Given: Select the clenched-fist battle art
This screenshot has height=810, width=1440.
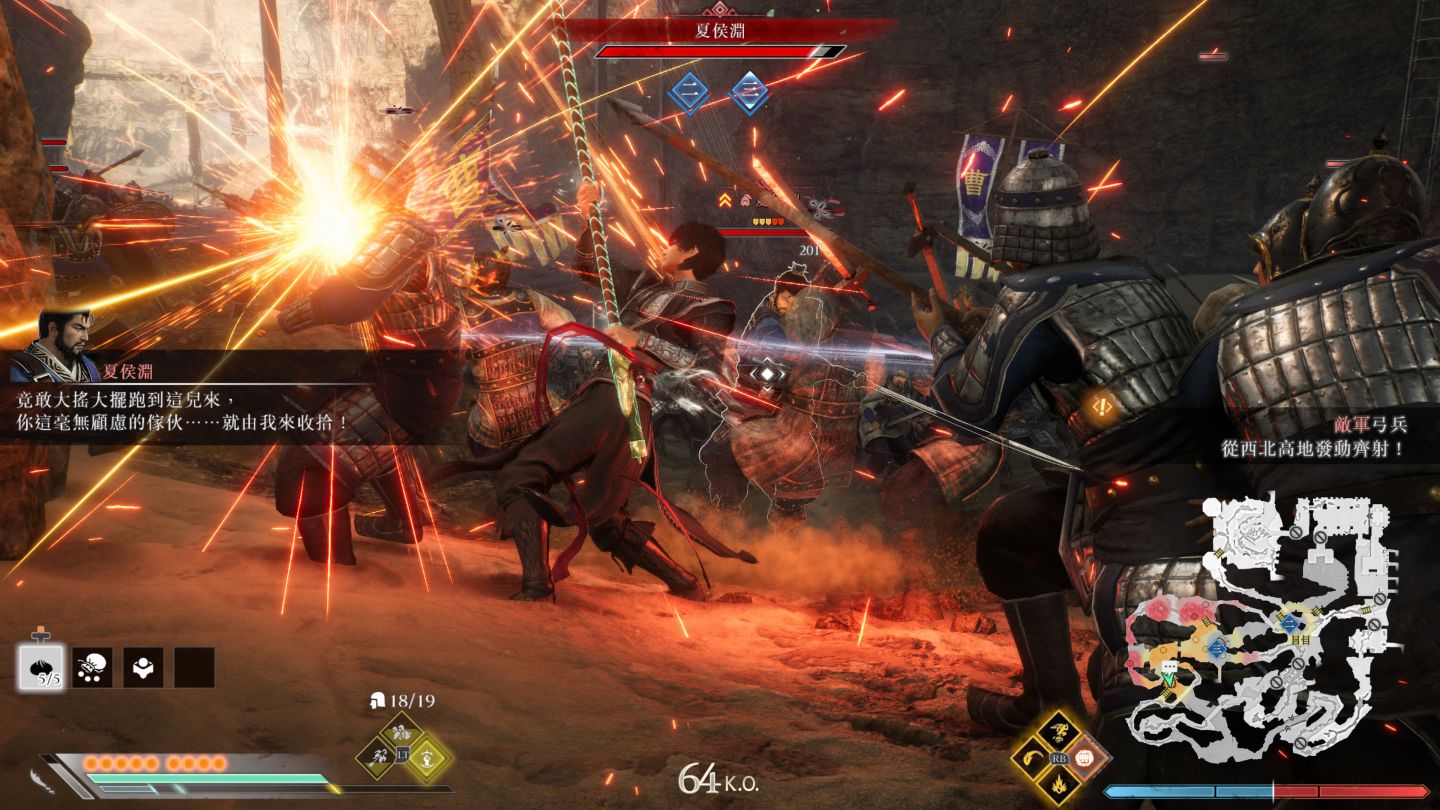Looking at the screenshot, I should (x=1085, y=758).
